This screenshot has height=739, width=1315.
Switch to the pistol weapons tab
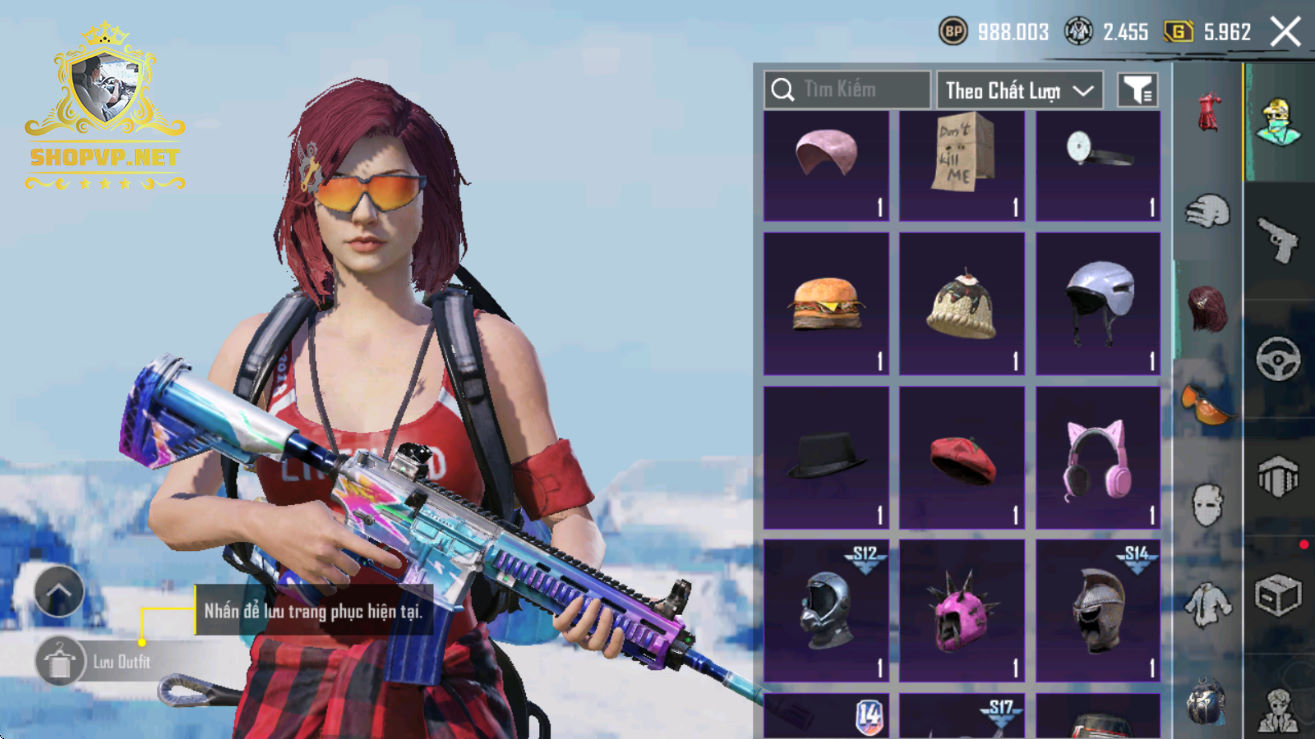(1278, 240)
